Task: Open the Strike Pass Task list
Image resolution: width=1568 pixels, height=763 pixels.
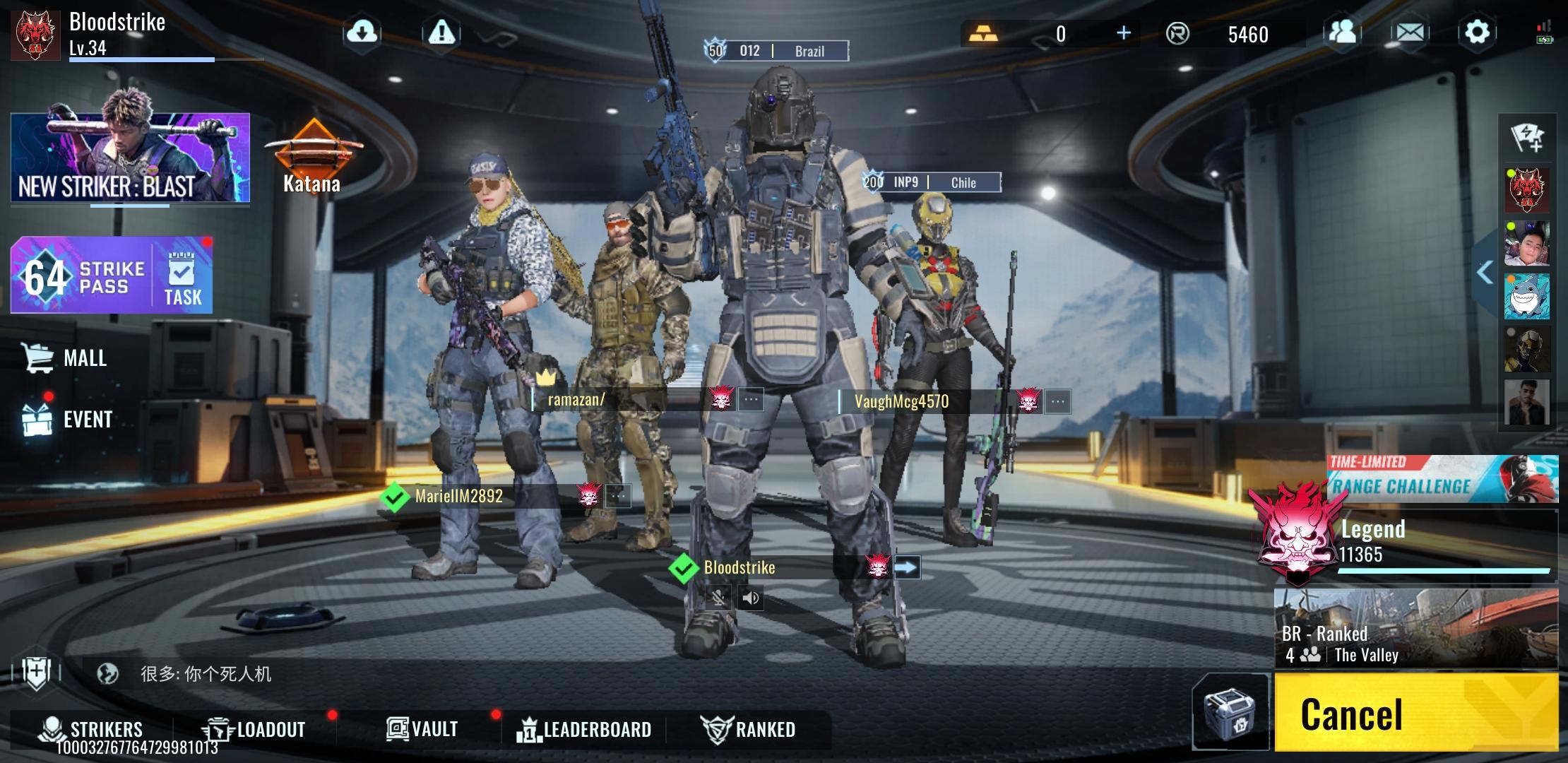Action: click(x=182, y=278)
